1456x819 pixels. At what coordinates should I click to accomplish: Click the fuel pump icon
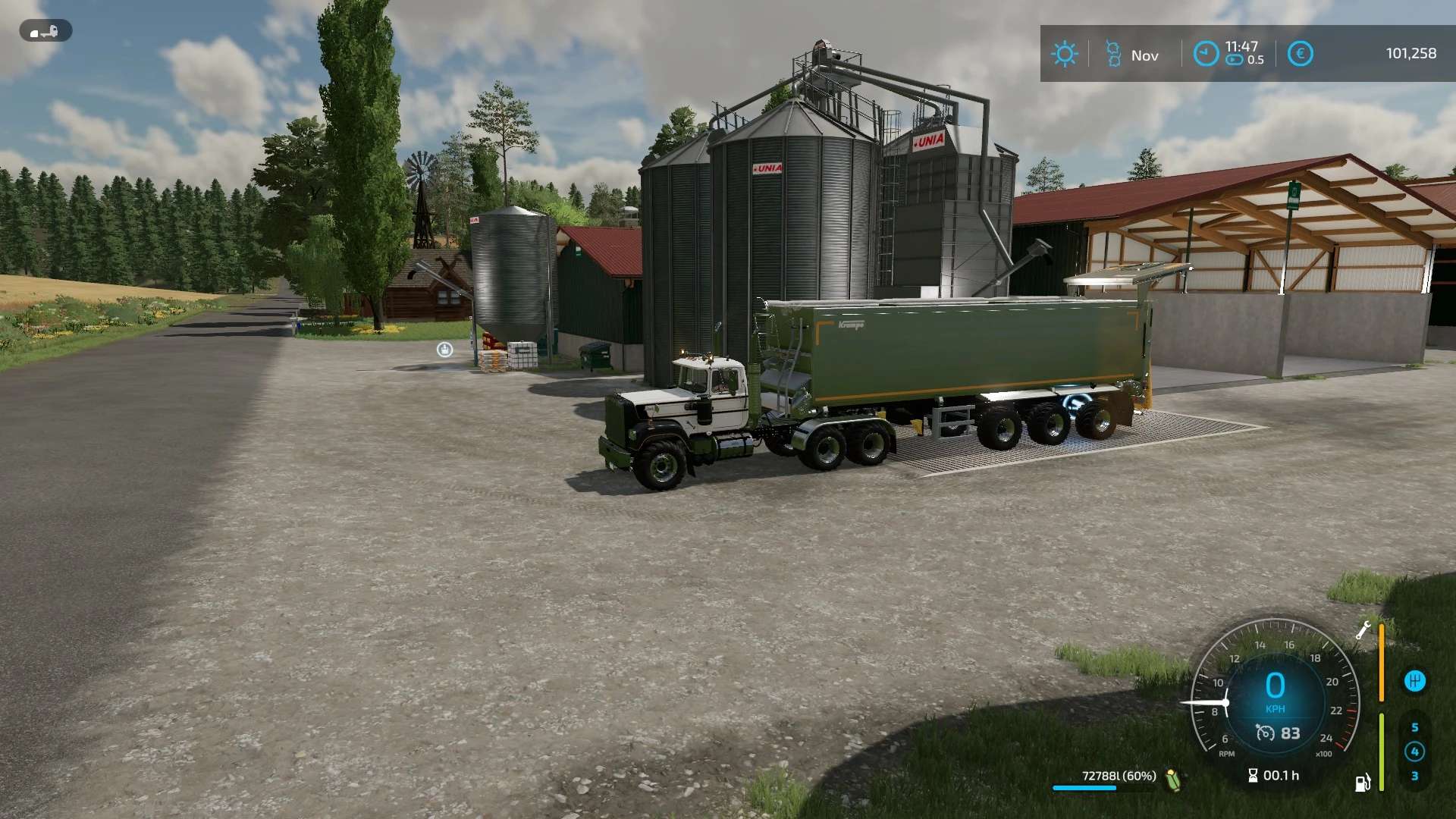tap(1363, 783)
